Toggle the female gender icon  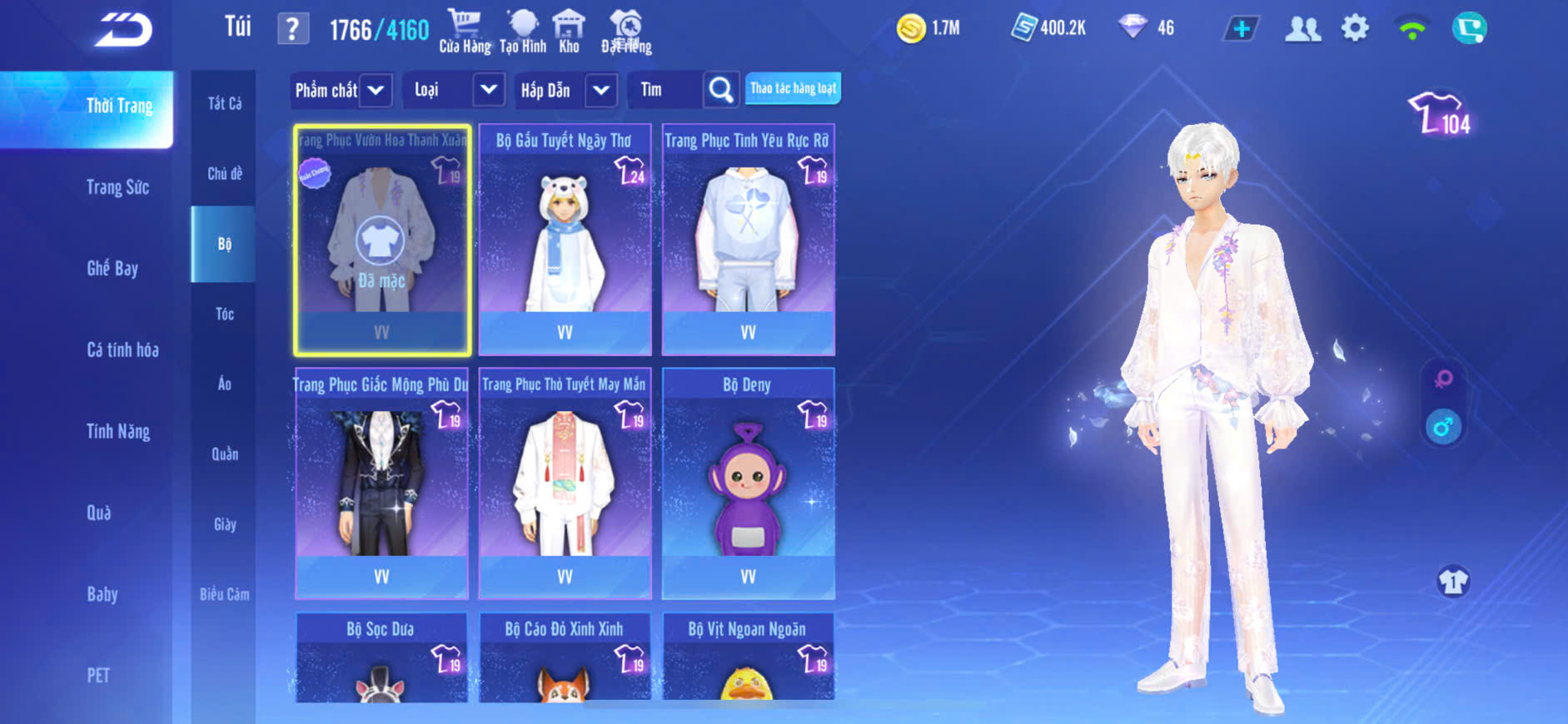[1443, 379]
